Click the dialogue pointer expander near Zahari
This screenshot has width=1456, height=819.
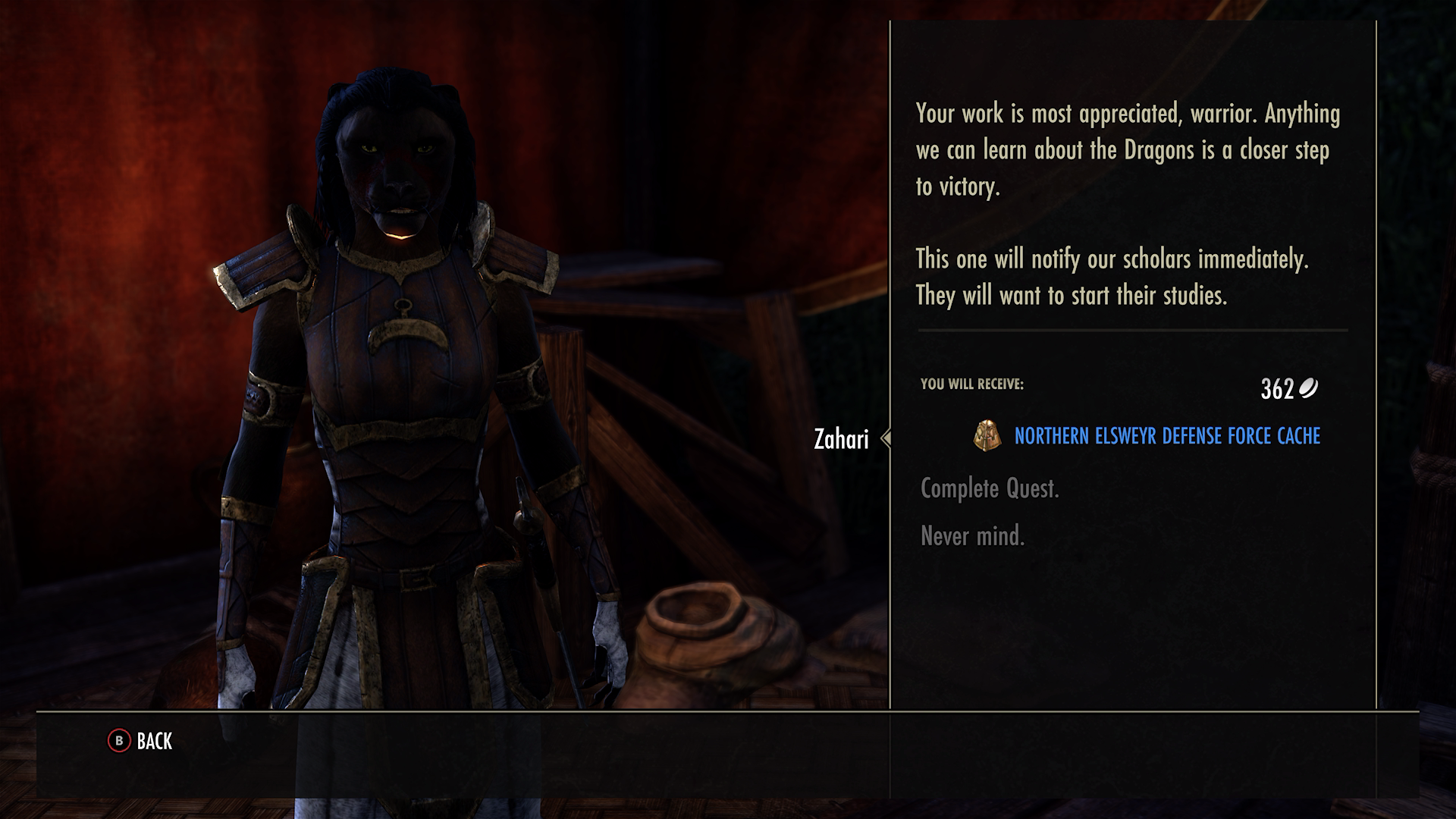[x=884, y=439]
